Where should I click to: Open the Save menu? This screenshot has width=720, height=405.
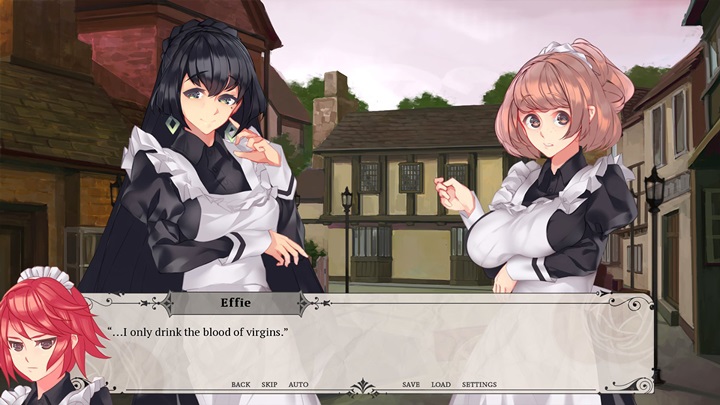click(411, 385)
